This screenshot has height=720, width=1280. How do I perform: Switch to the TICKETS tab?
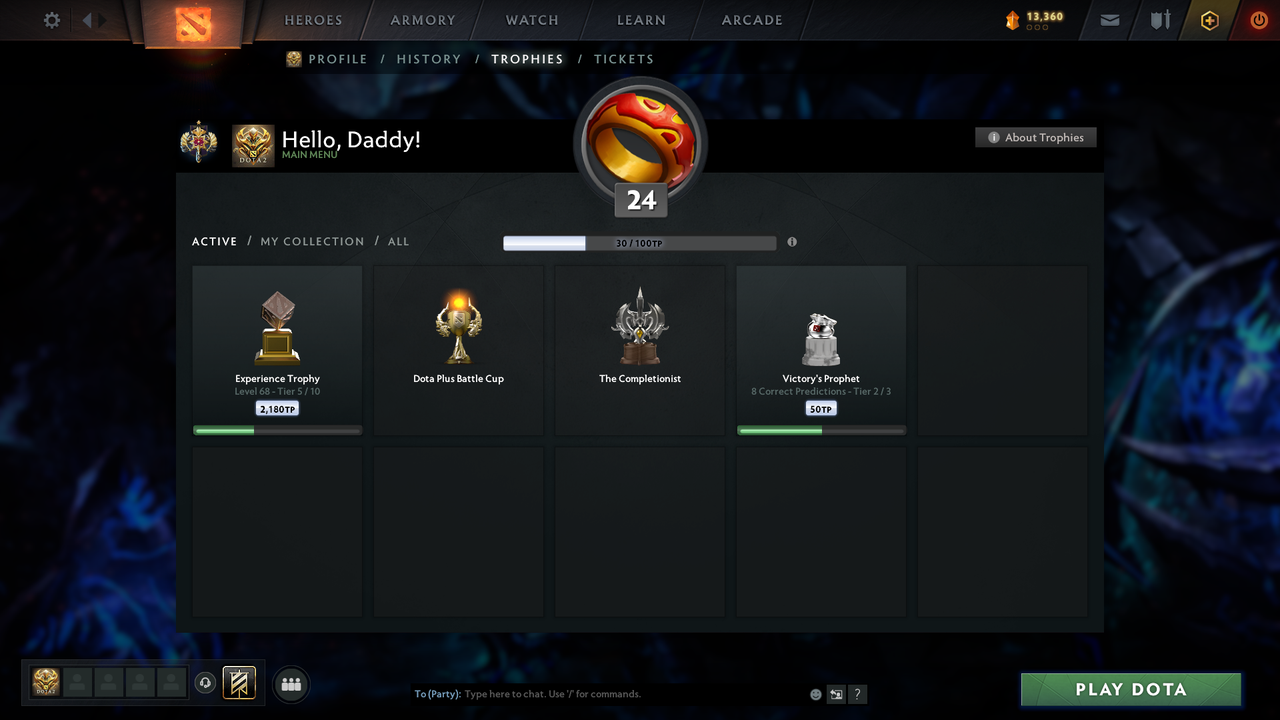coord(624,59)
